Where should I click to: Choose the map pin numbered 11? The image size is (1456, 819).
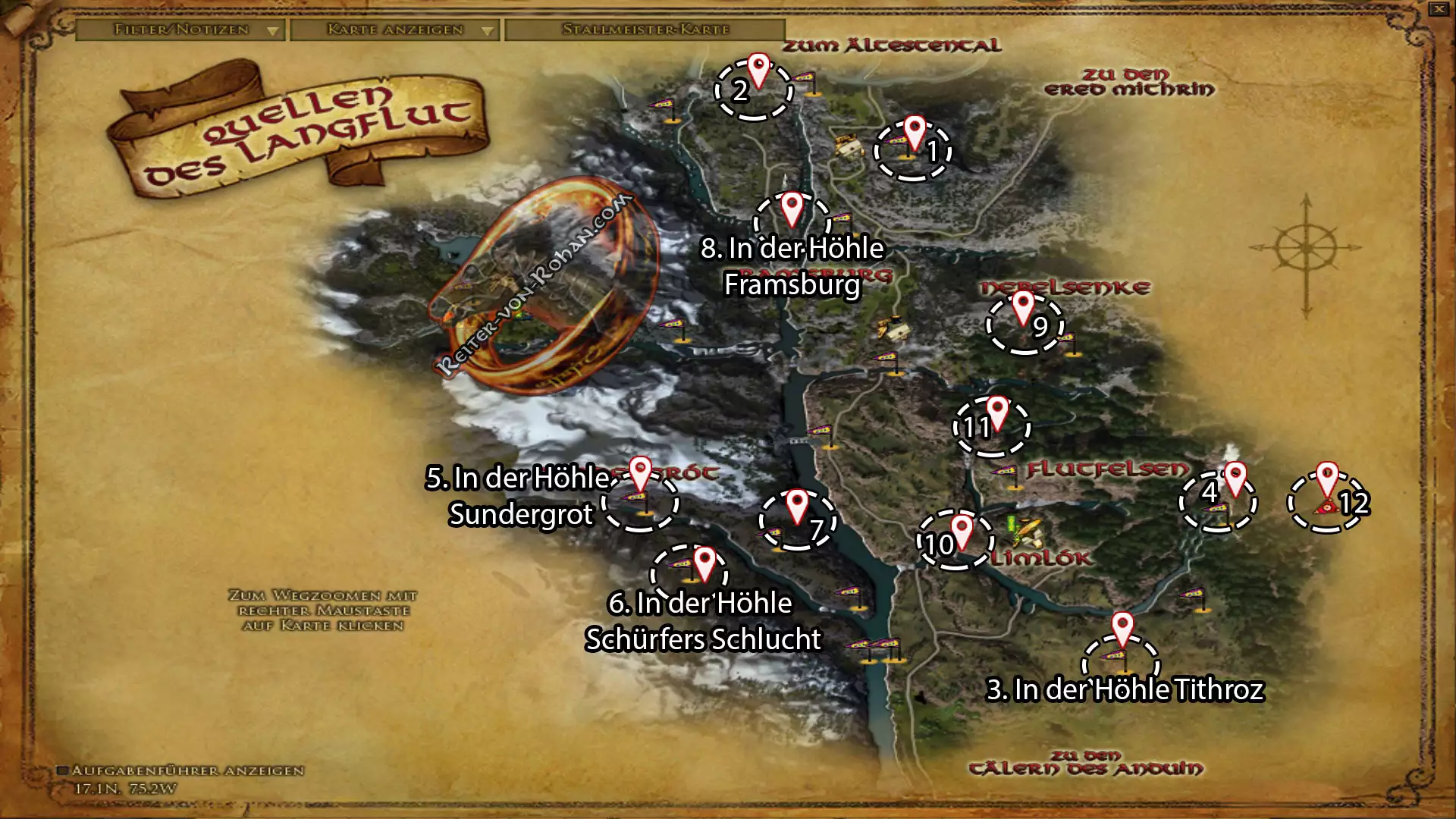coord(996,410)
